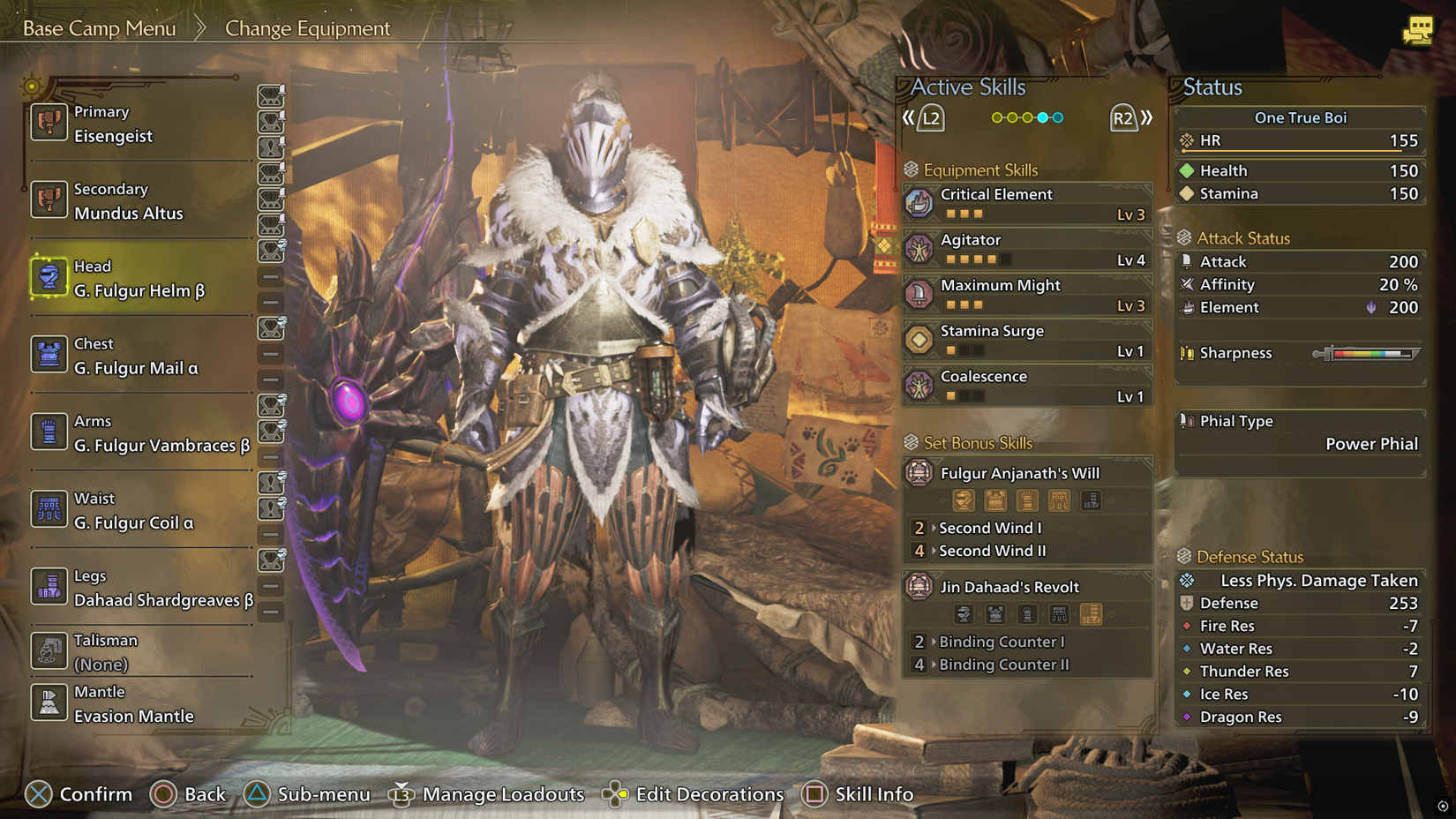1456x819 pixels.
Task: Open the Base Camp Menu breadcrumb
Action: (x=97, y=27)
